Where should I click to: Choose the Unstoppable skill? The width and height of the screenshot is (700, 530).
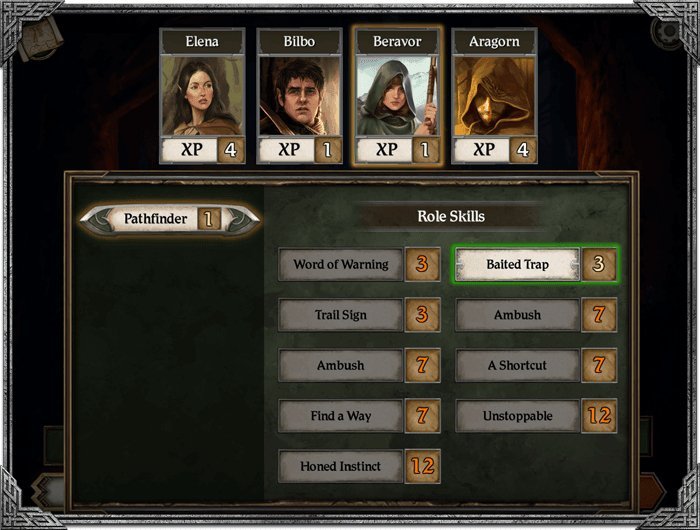tap(518, 416)
